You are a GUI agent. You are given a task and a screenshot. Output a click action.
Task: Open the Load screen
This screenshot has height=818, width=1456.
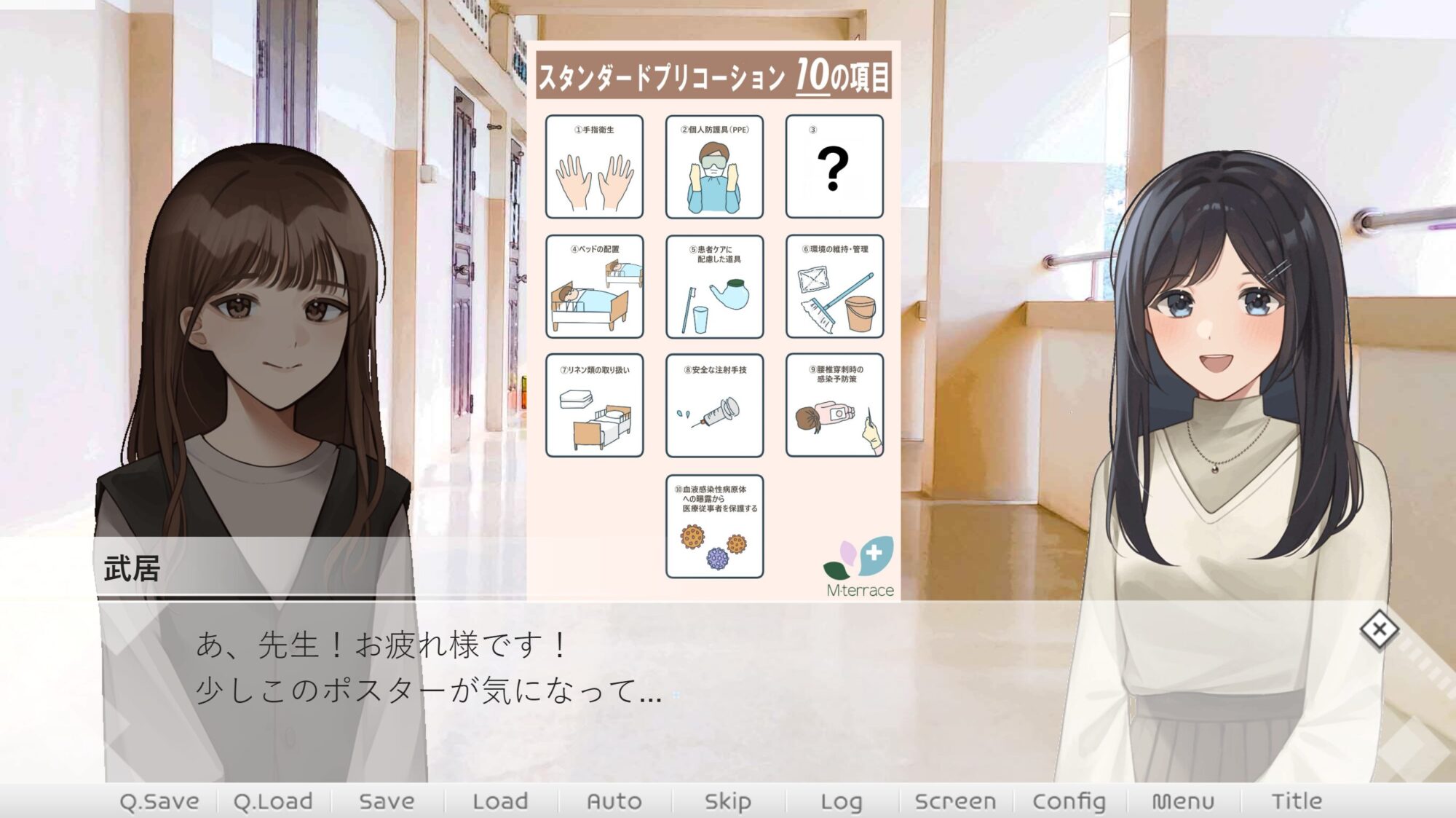[498, 799]
